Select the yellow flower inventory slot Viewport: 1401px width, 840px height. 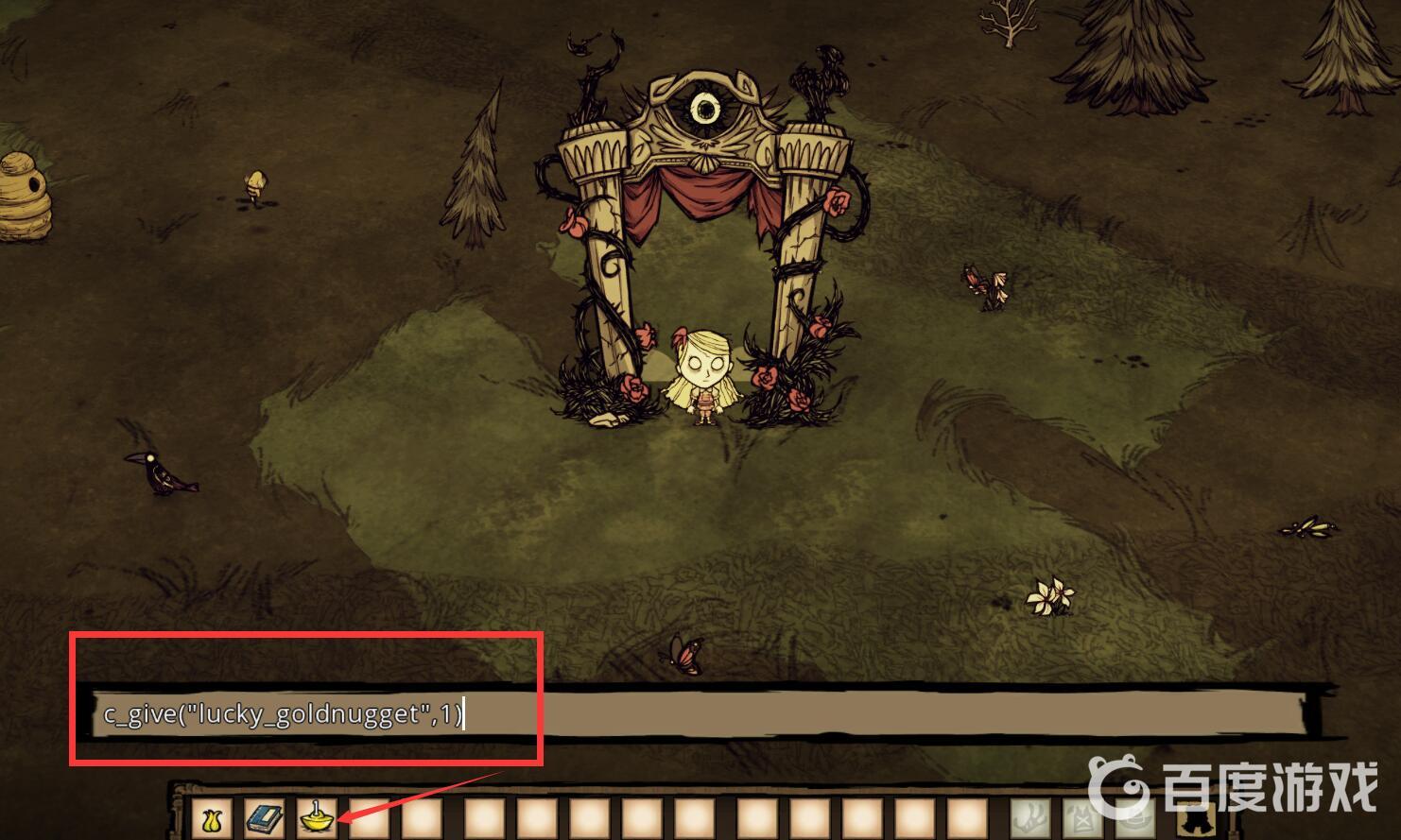210,818
